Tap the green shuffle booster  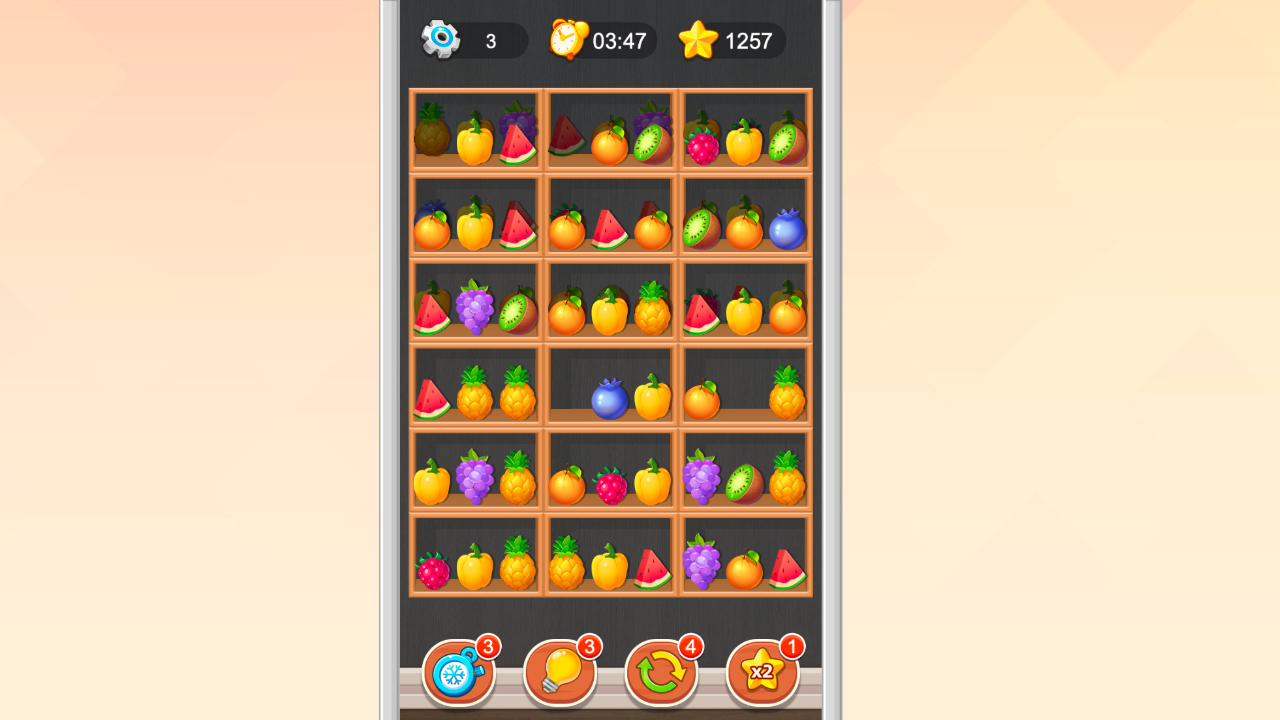click(660, 671)
